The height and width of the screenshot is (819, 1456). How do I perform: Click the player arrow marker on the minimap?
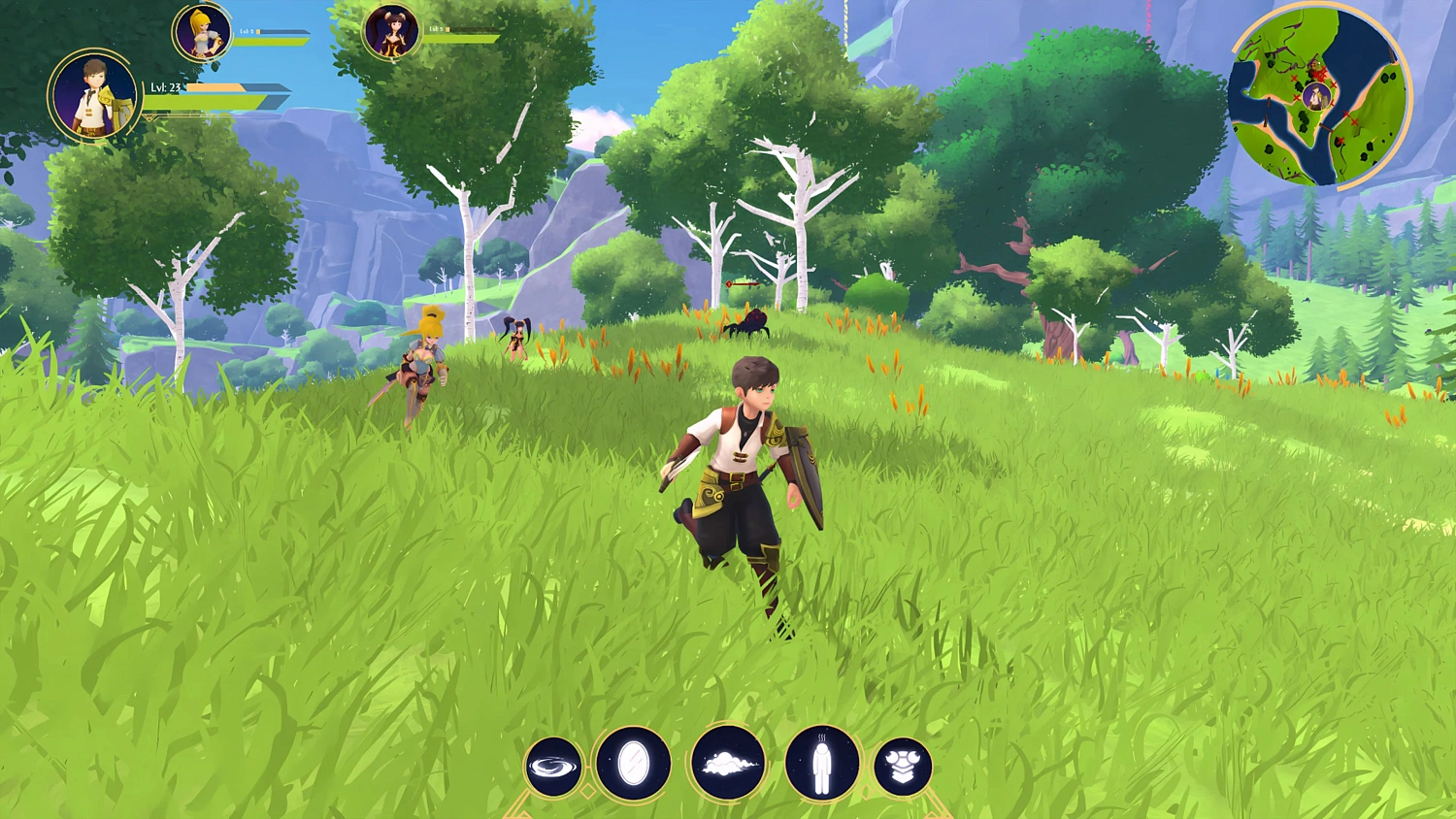pyautogui.click(x=1315, y=97)
